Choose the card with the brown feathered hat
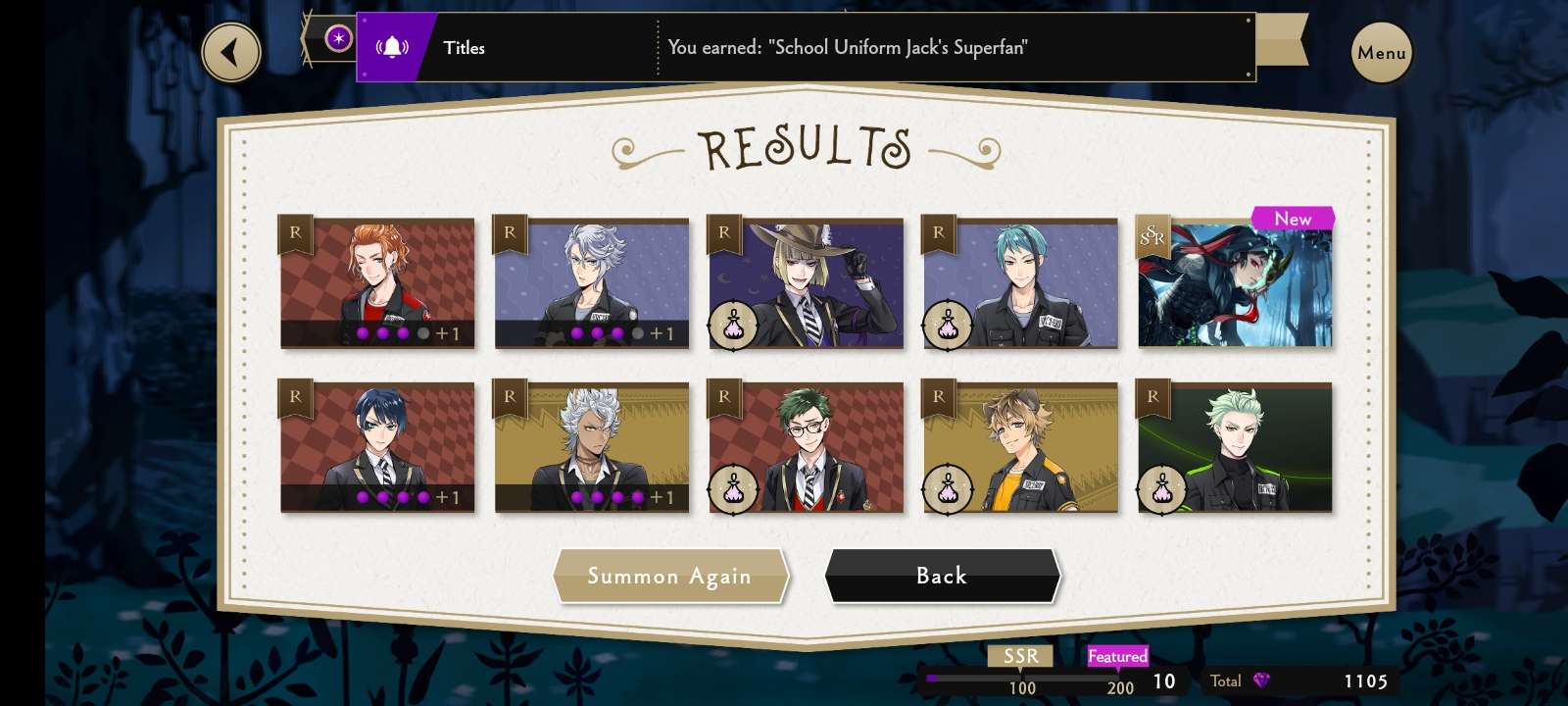Viewport: 1568px width, 706px height. coord(806,283)
